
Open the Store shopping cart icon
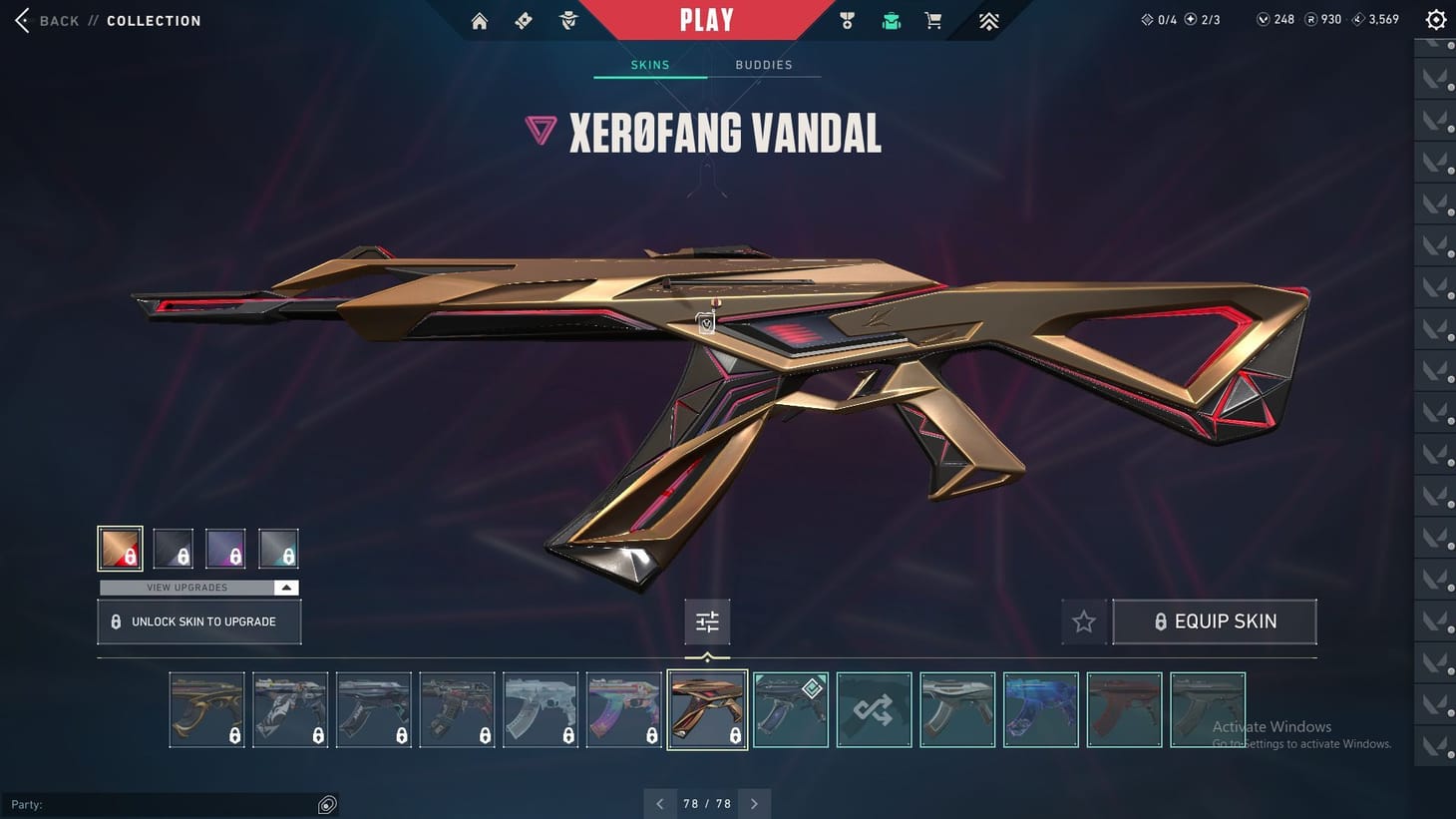coord(932,20)
